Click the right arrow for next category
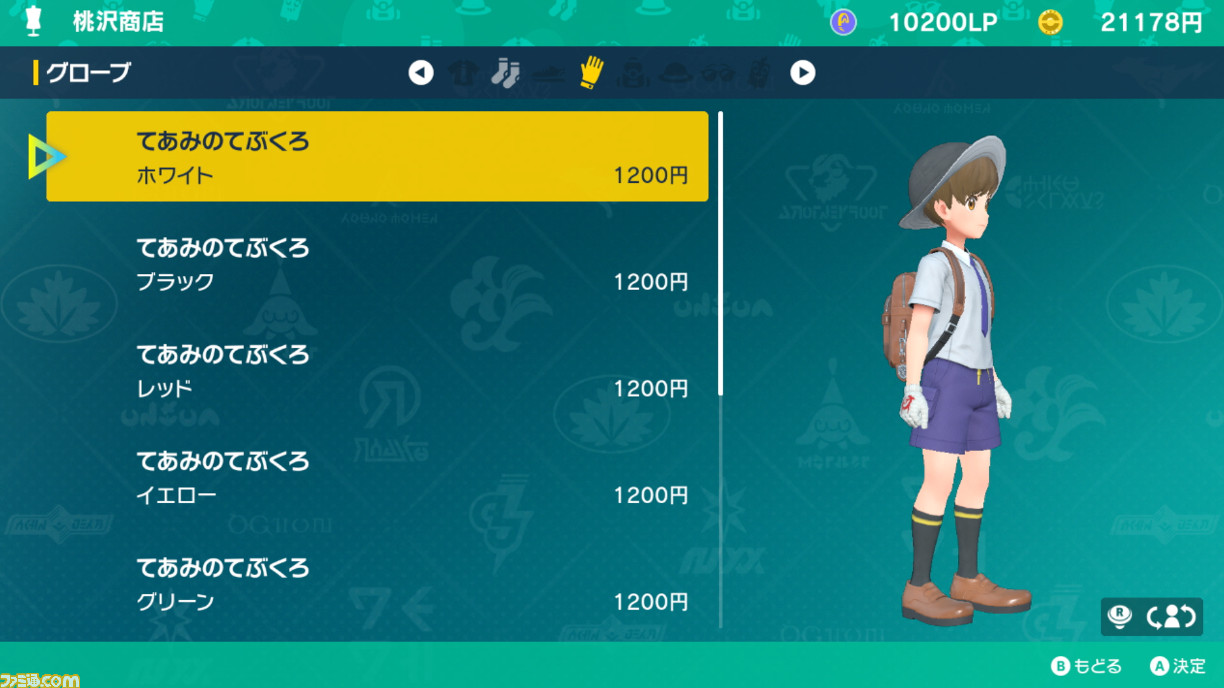Screen dimensions: 1224x688 coord(802,73)
